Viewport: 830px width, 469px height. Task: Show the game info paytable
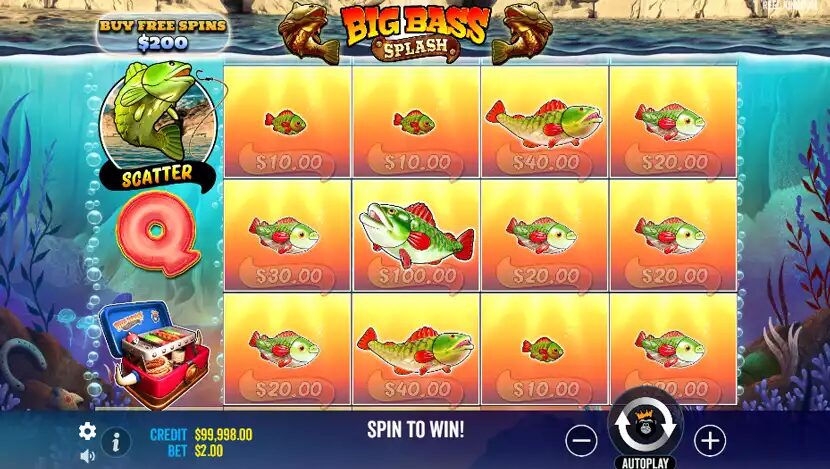pos(115,441)
